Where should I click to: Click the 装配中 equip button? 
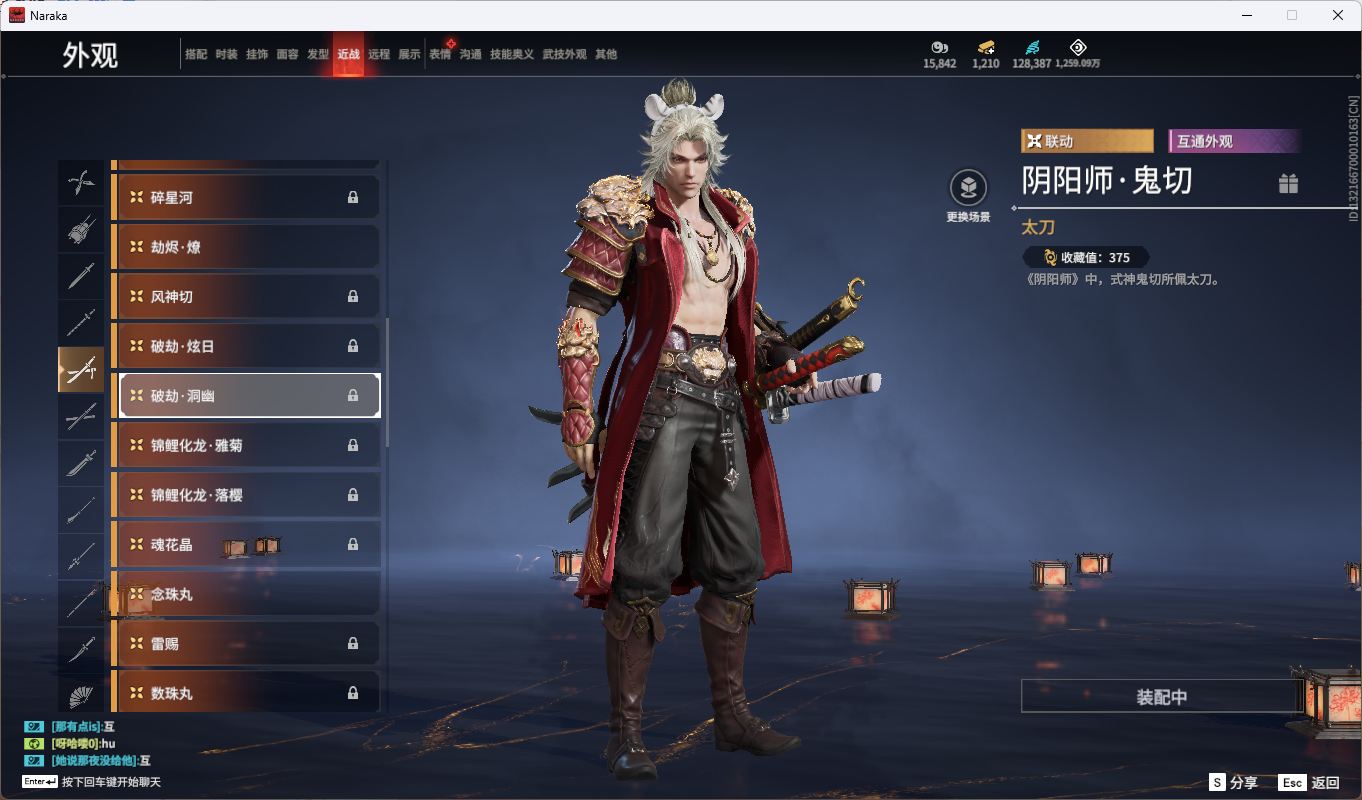(1161, 697)
